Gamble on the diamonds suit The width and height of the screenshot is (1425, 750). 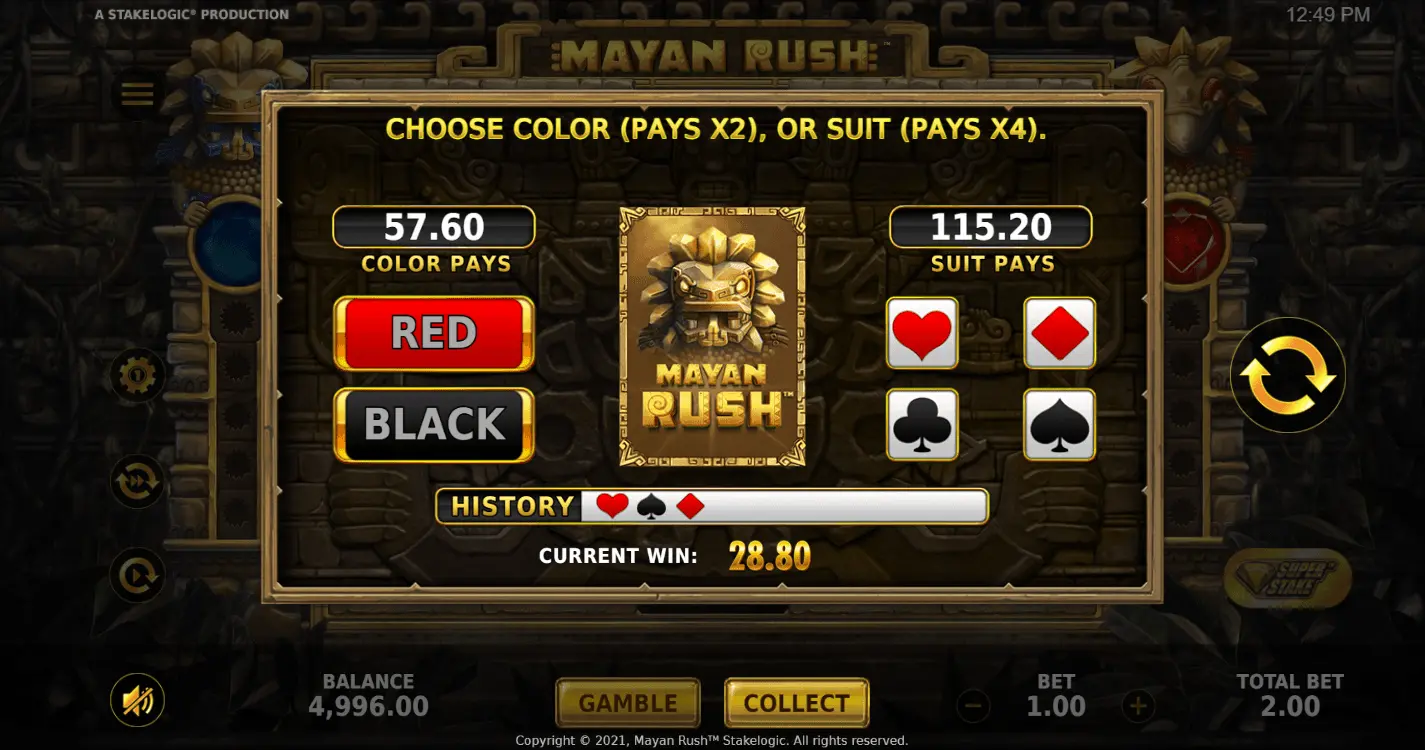1058,332
